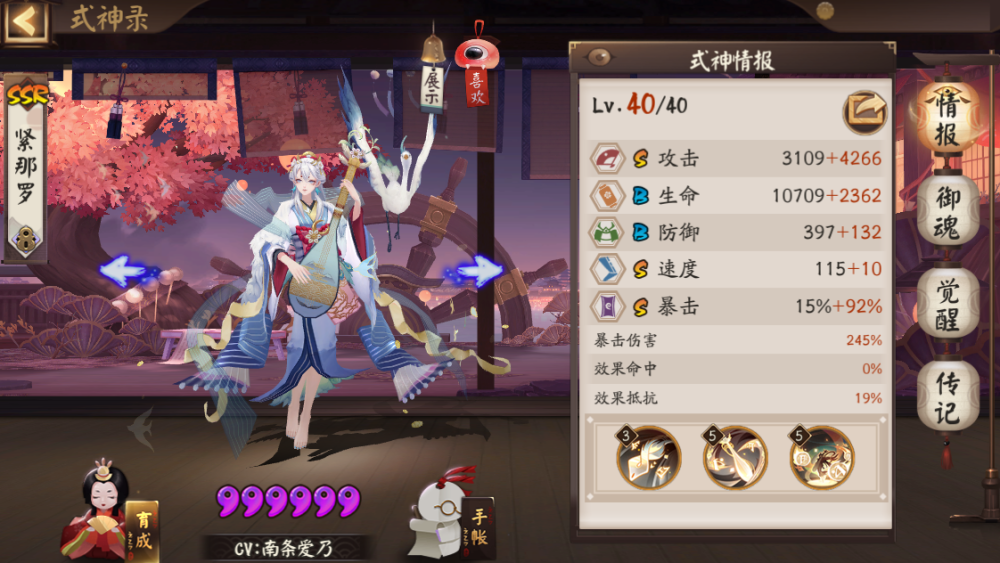Select the 攻击 attack stat row
The height and width of the screenshot is (563, 1000).
coord(735,158)
